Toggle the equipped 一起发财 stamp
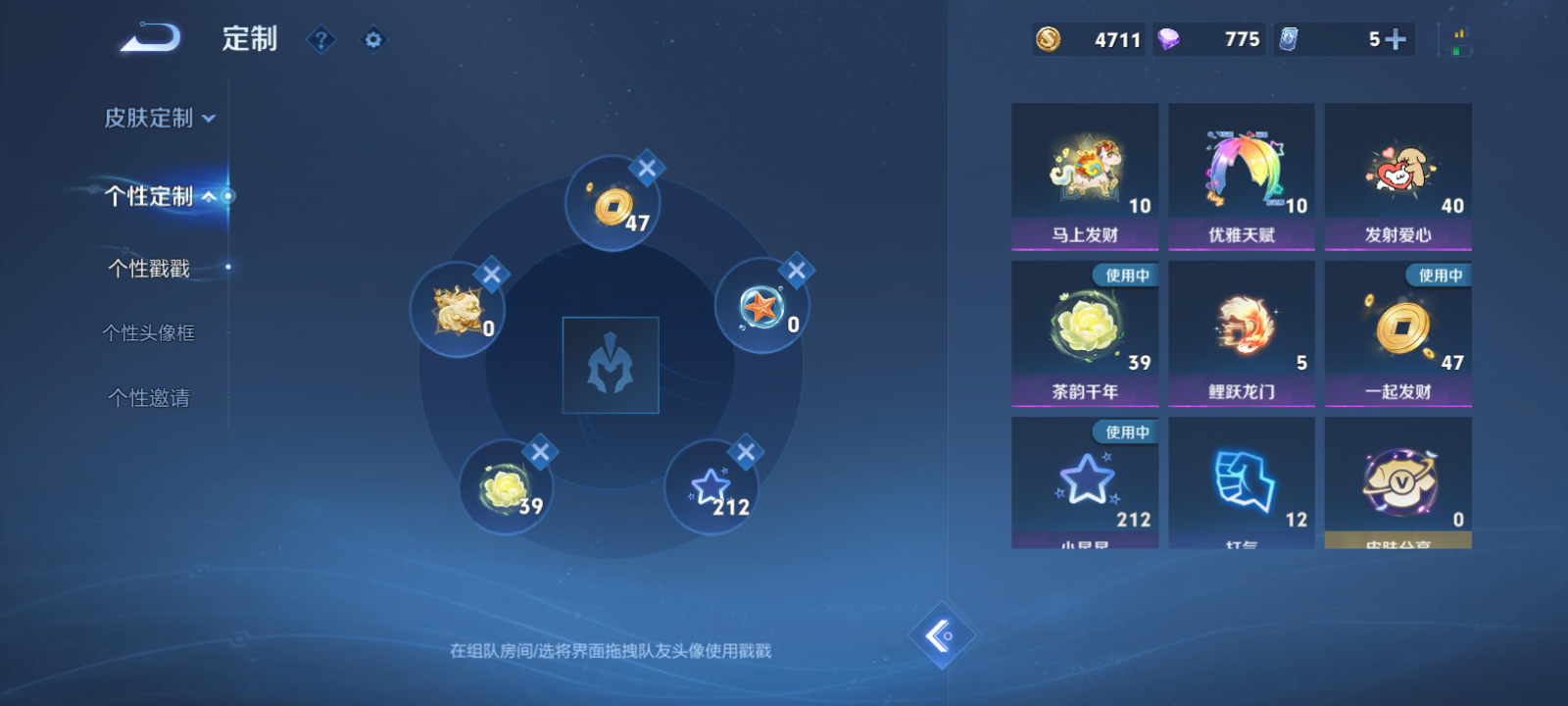This screenshot has width=1568, height=706. click(1397, 333)
